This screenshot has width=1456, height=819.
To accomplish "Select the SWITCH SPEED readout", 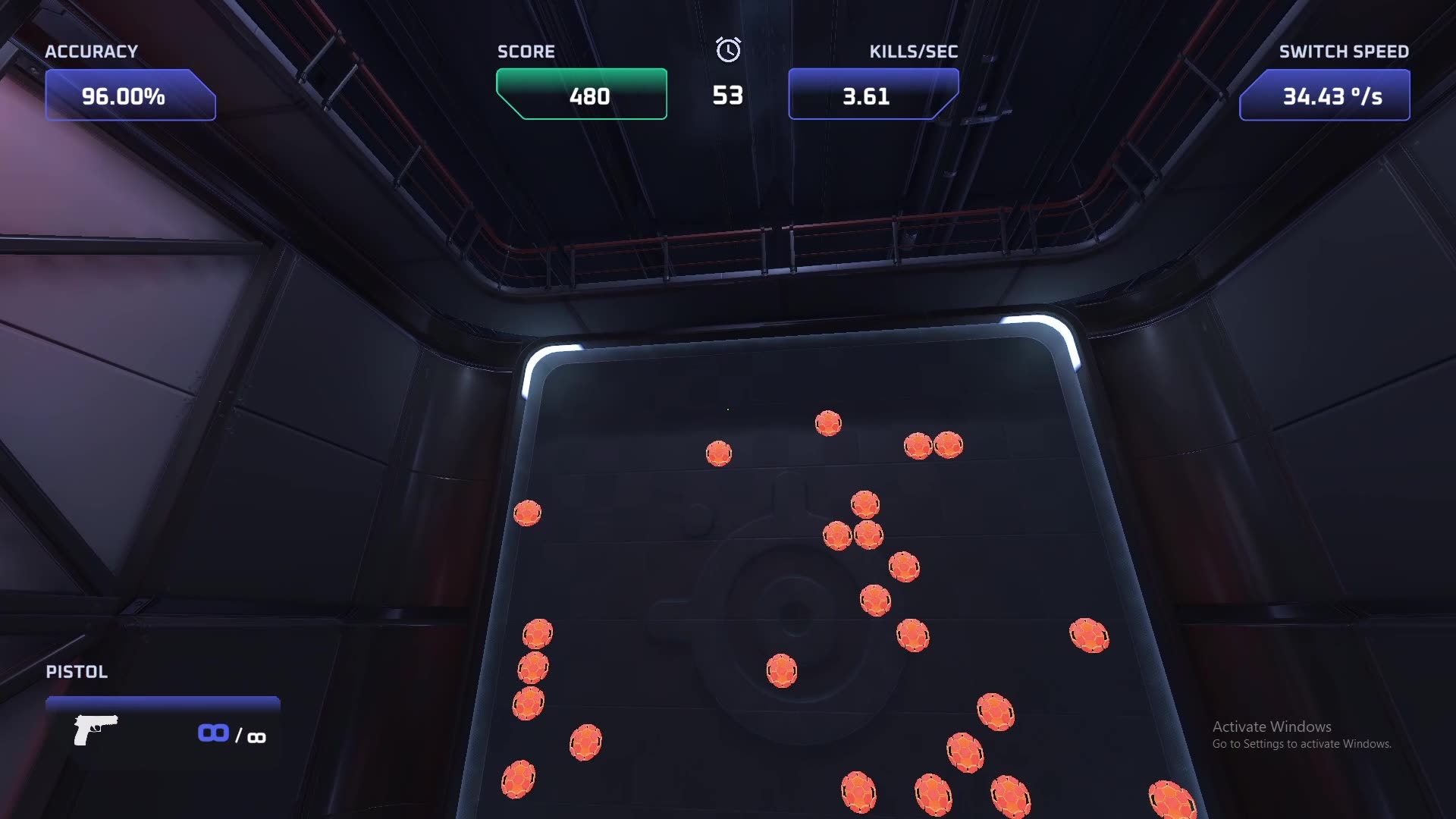I will point(1324,96).
